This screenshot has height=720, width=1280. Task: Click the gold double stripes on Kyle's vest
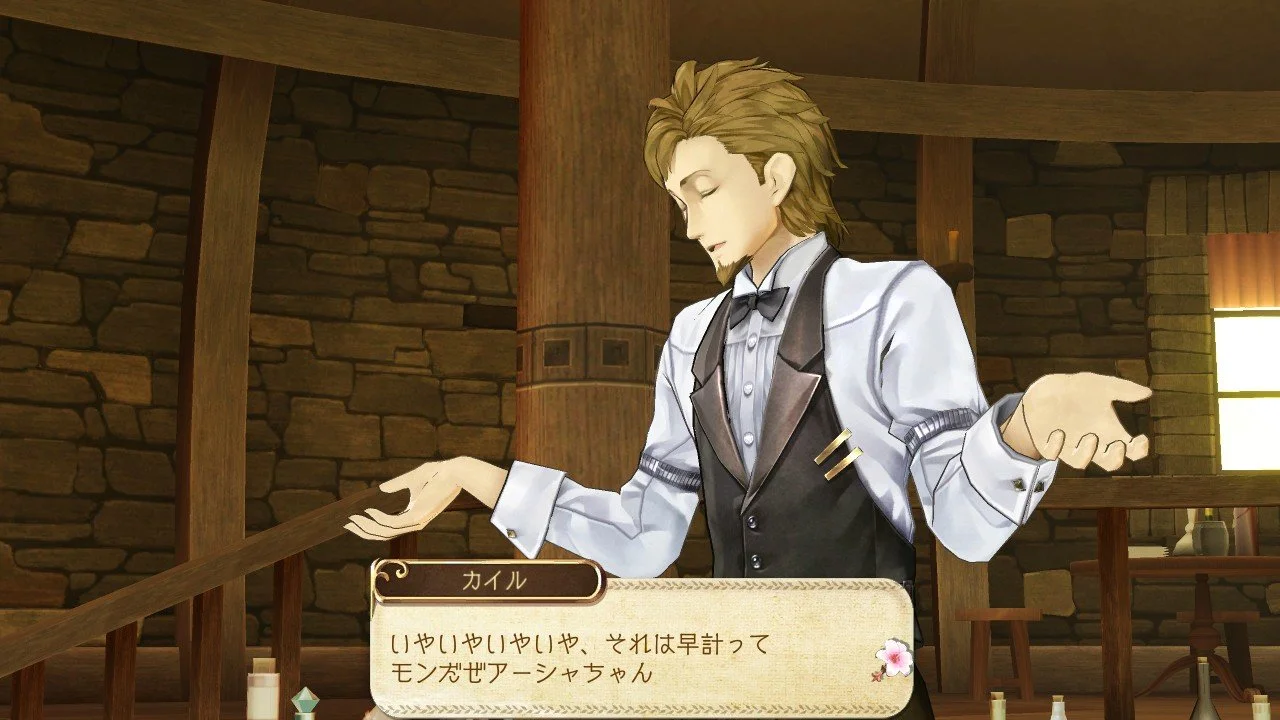(838, 455)
